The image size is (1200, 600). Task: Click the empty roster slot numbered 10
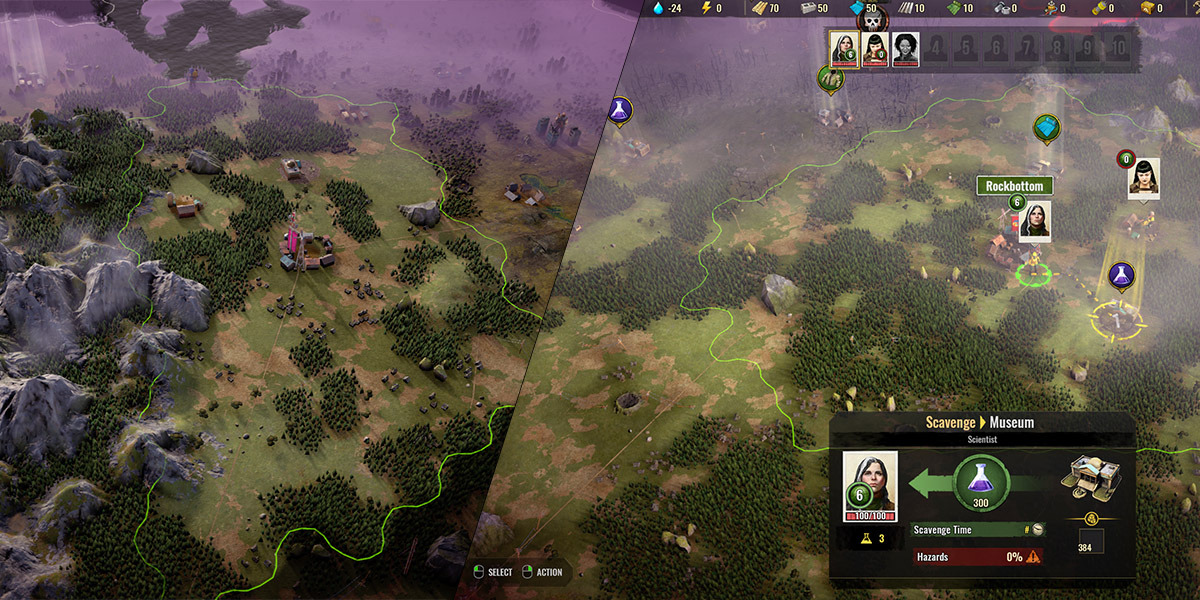coord(1121,48)
